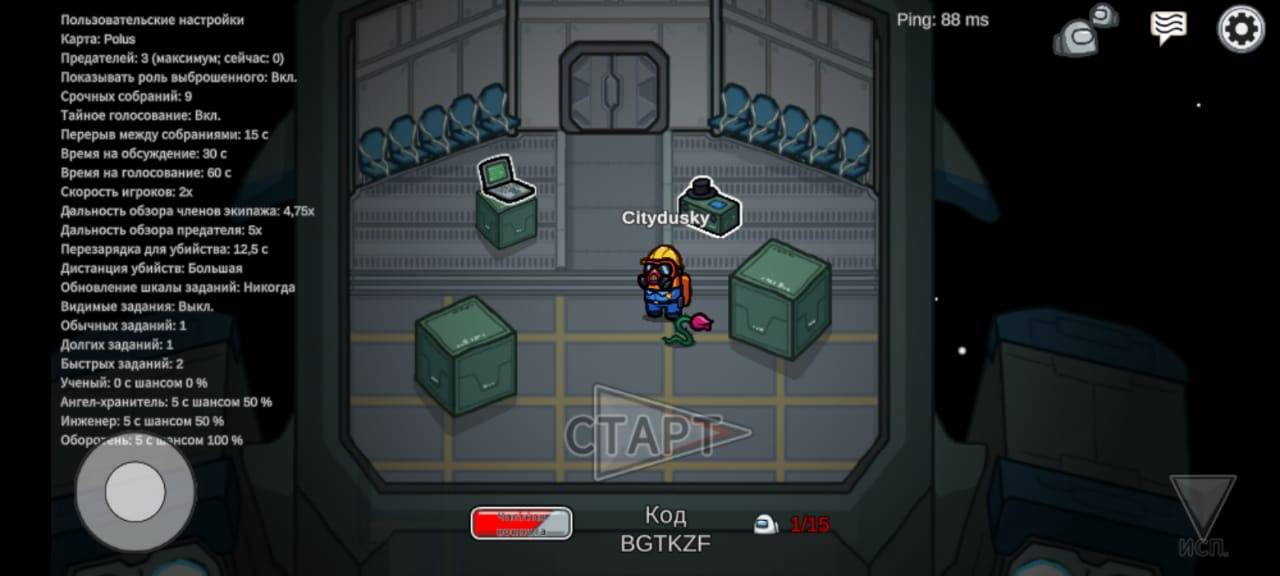Image resolution: width=1280 pixels, height=576 pixels.
Task: Click the СТАРТ button to begin the match
Action: click(x=658, y=434)
